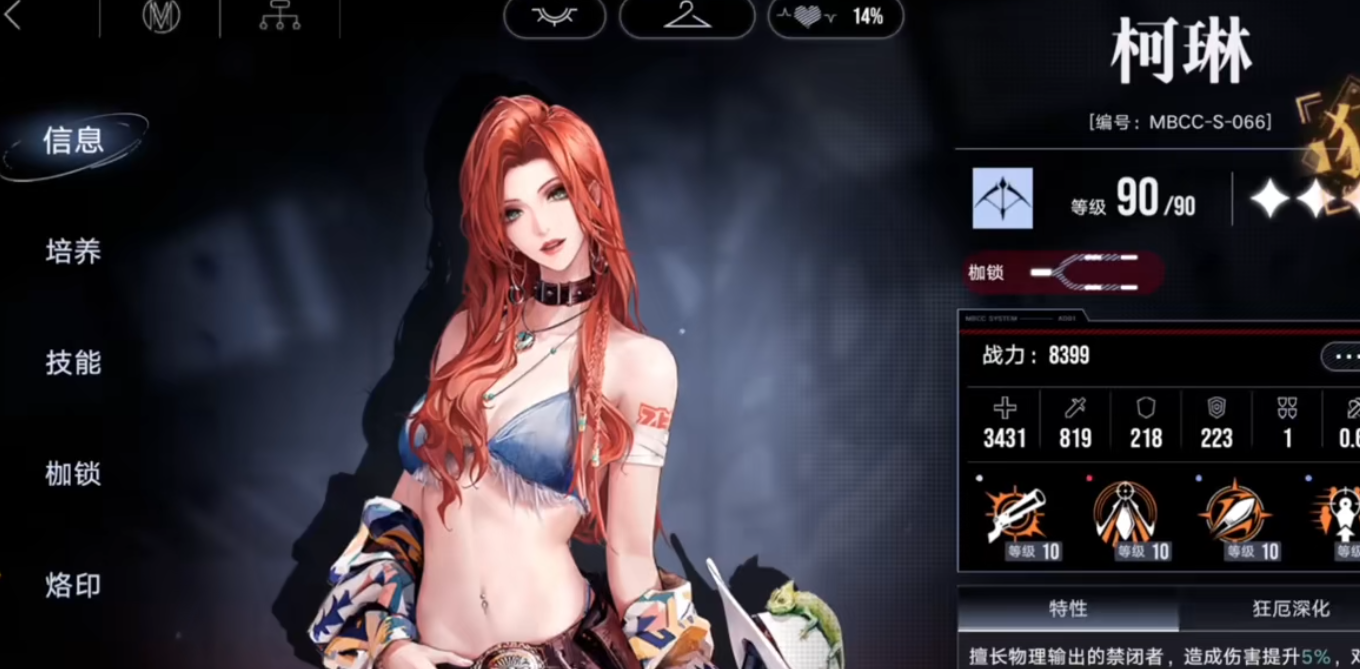Image resolution: width=1360 pixels, height=669 pixels.
Task: Expand stats with the three-dot button
Action: pos(1342,356)
